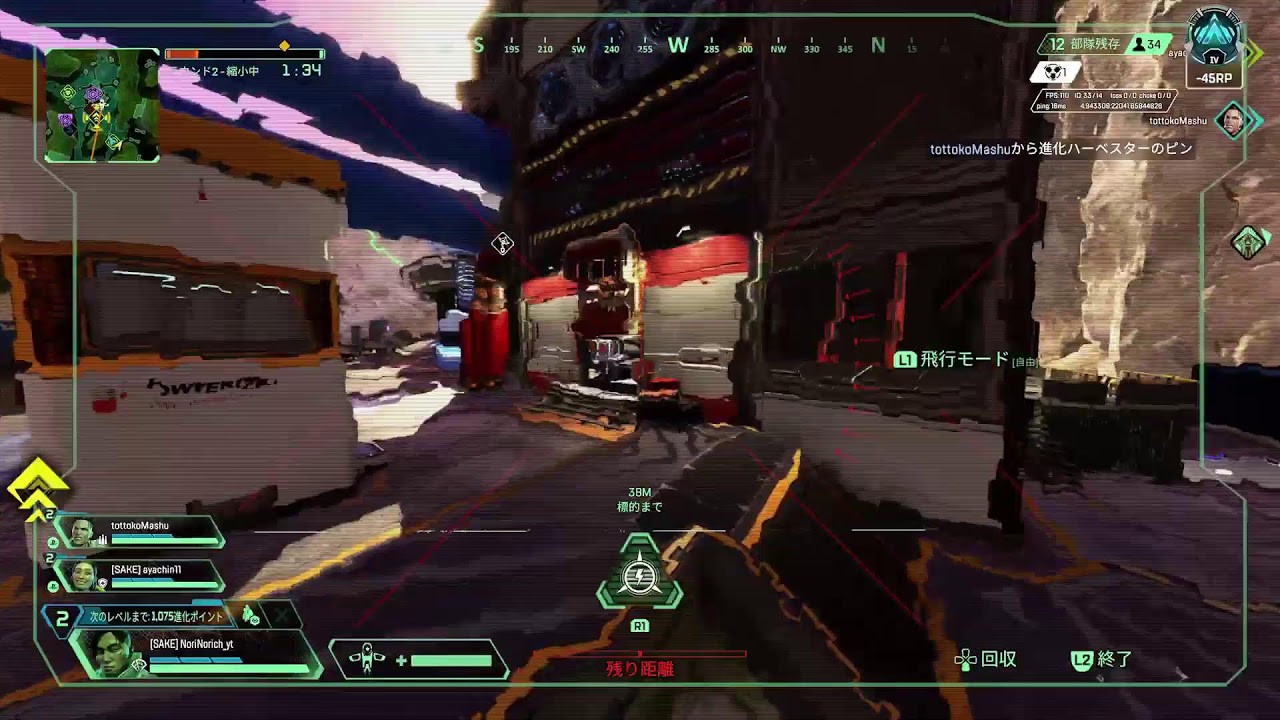Image resolution: width=1280 pixels, height=720 pixels.
Task: Select the evo harvester ping marker
Action: click(x=502, y=243)
